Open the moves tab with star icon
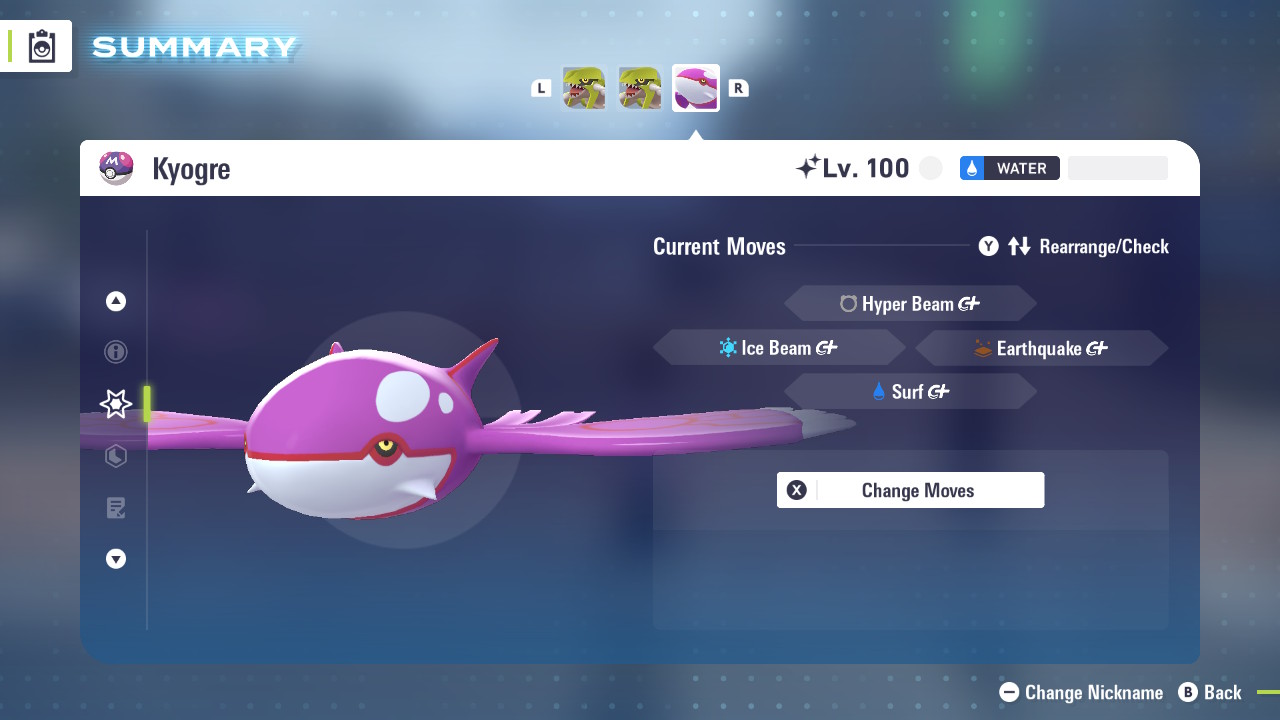The image size is (1280, 720). click(x=116, y=404)
